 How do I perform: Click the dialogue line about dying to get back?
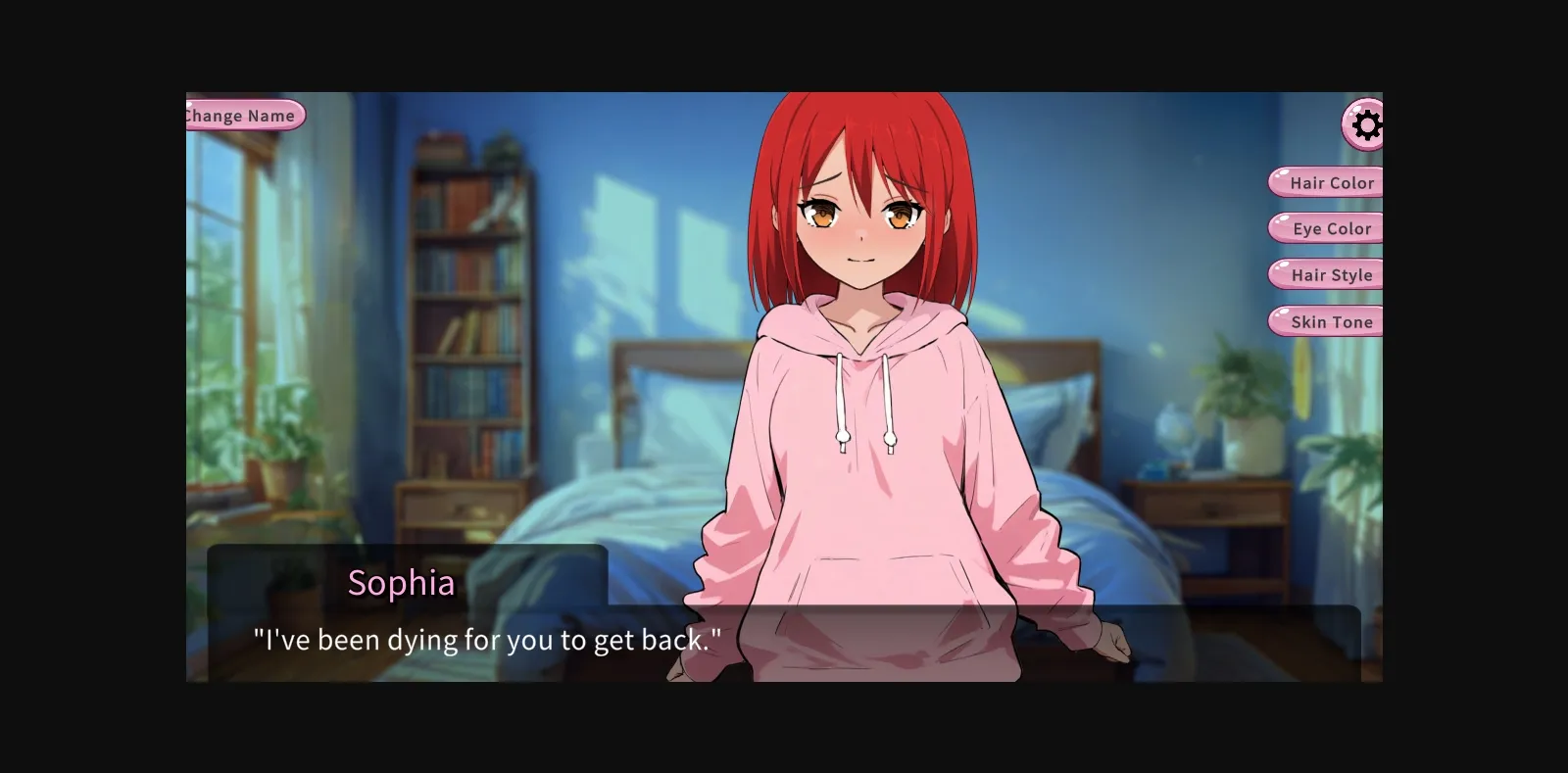487,640
